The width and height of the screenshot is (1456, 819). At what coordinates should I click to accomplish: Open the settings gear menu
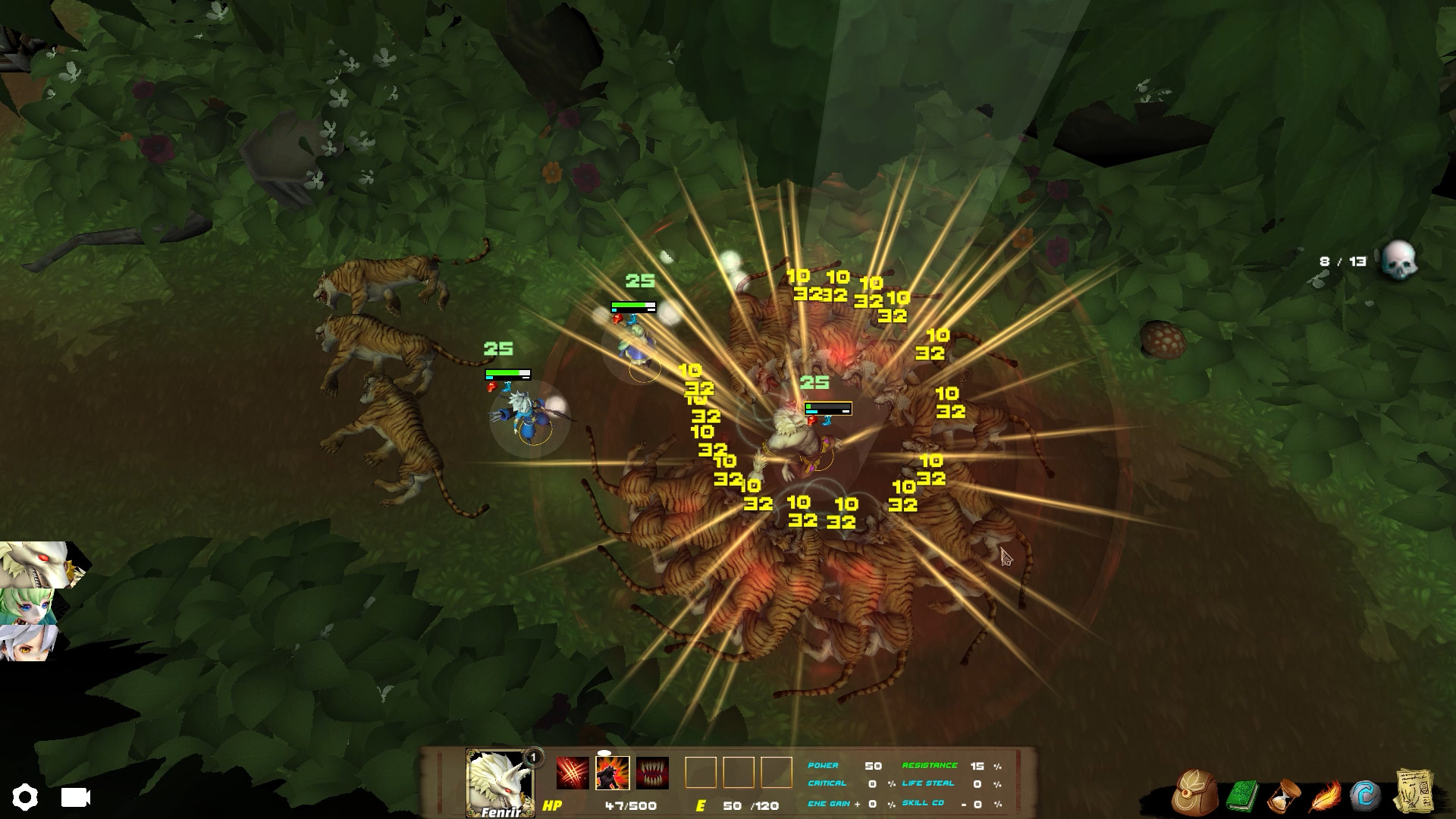pos(24,797)
